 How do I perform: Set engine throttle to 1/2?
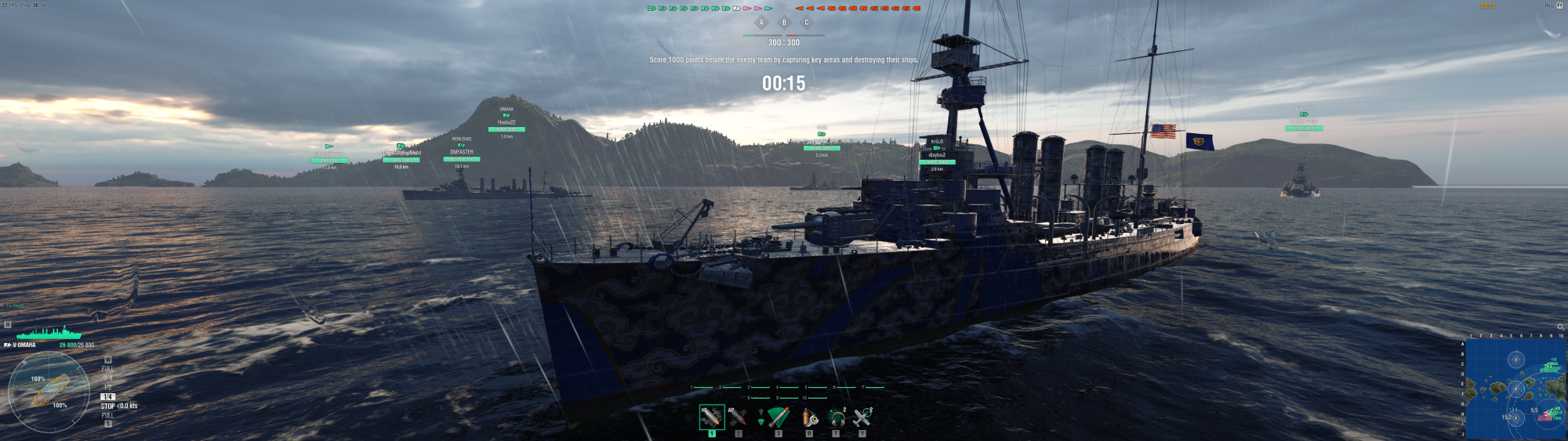[108, 387]
